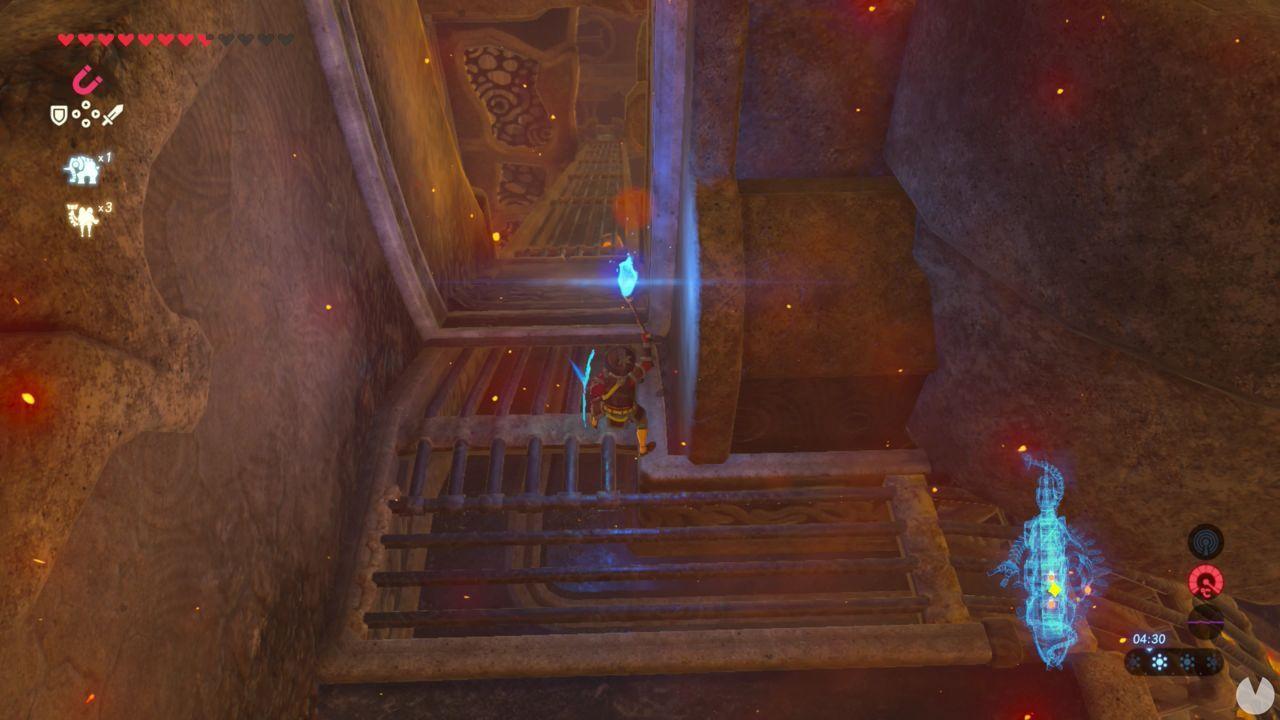Click the D-pad down arrow in the controls cluster

[85, 123]
